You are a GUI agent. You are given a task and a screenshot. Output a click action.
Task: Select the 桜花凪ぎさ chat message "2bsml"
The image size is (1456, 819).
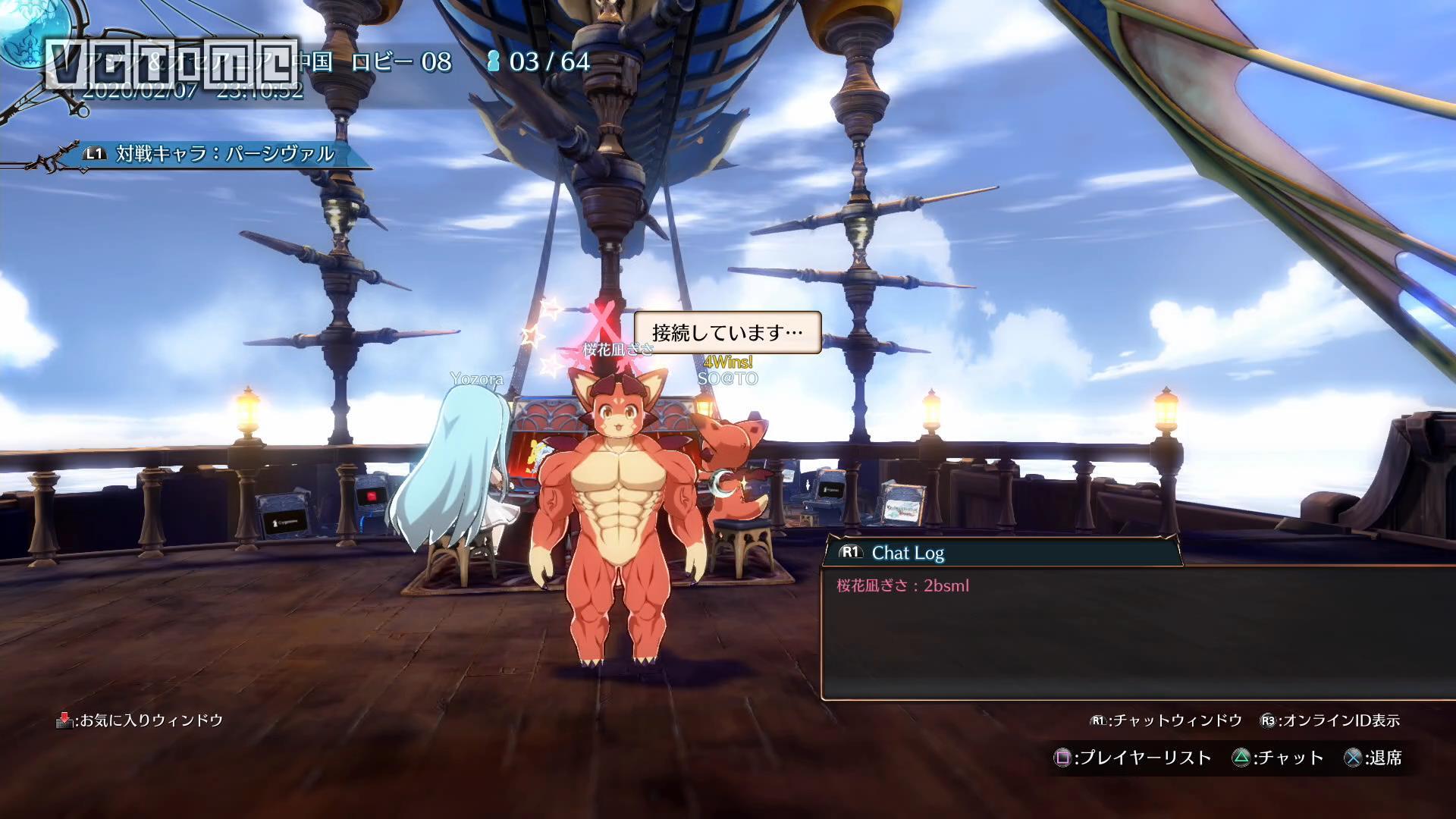tap(902, 585)
